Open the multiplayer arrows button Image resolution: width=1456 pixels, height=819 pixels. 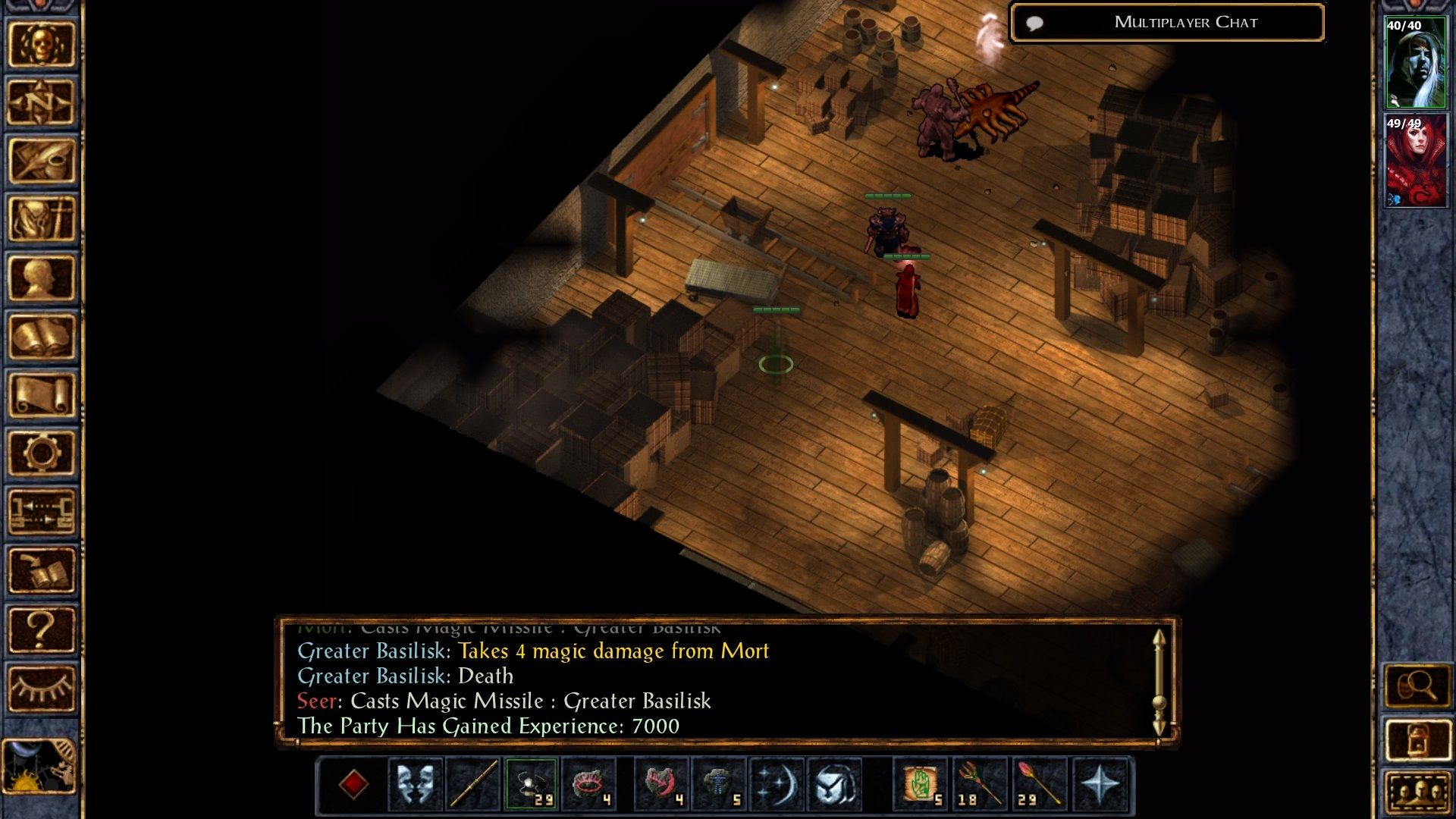point(42,511)
